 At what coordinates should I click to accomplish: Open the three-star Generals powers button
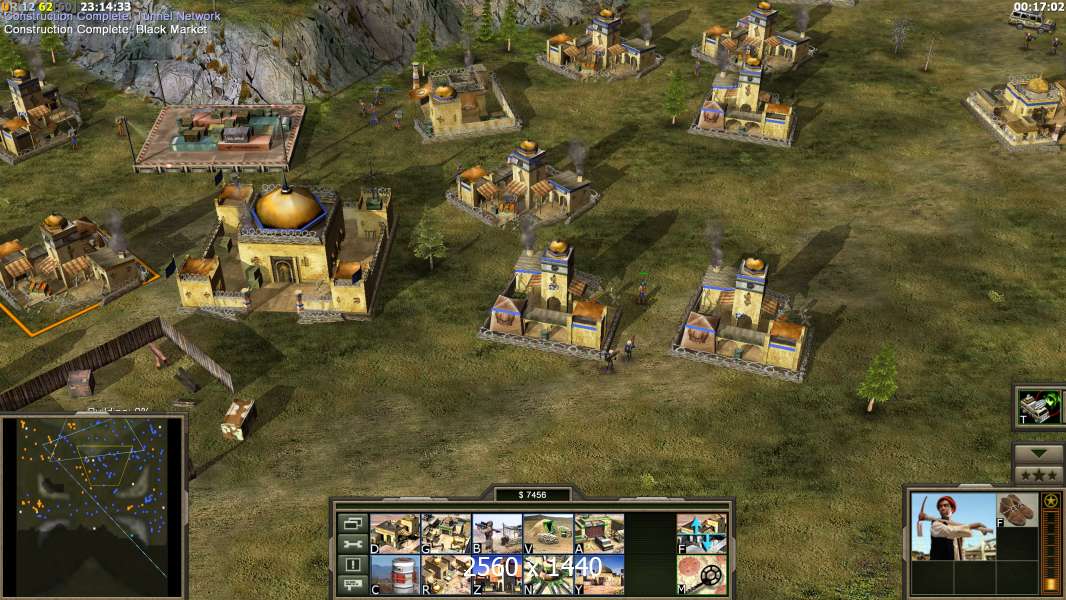[x=1038, y=475]
